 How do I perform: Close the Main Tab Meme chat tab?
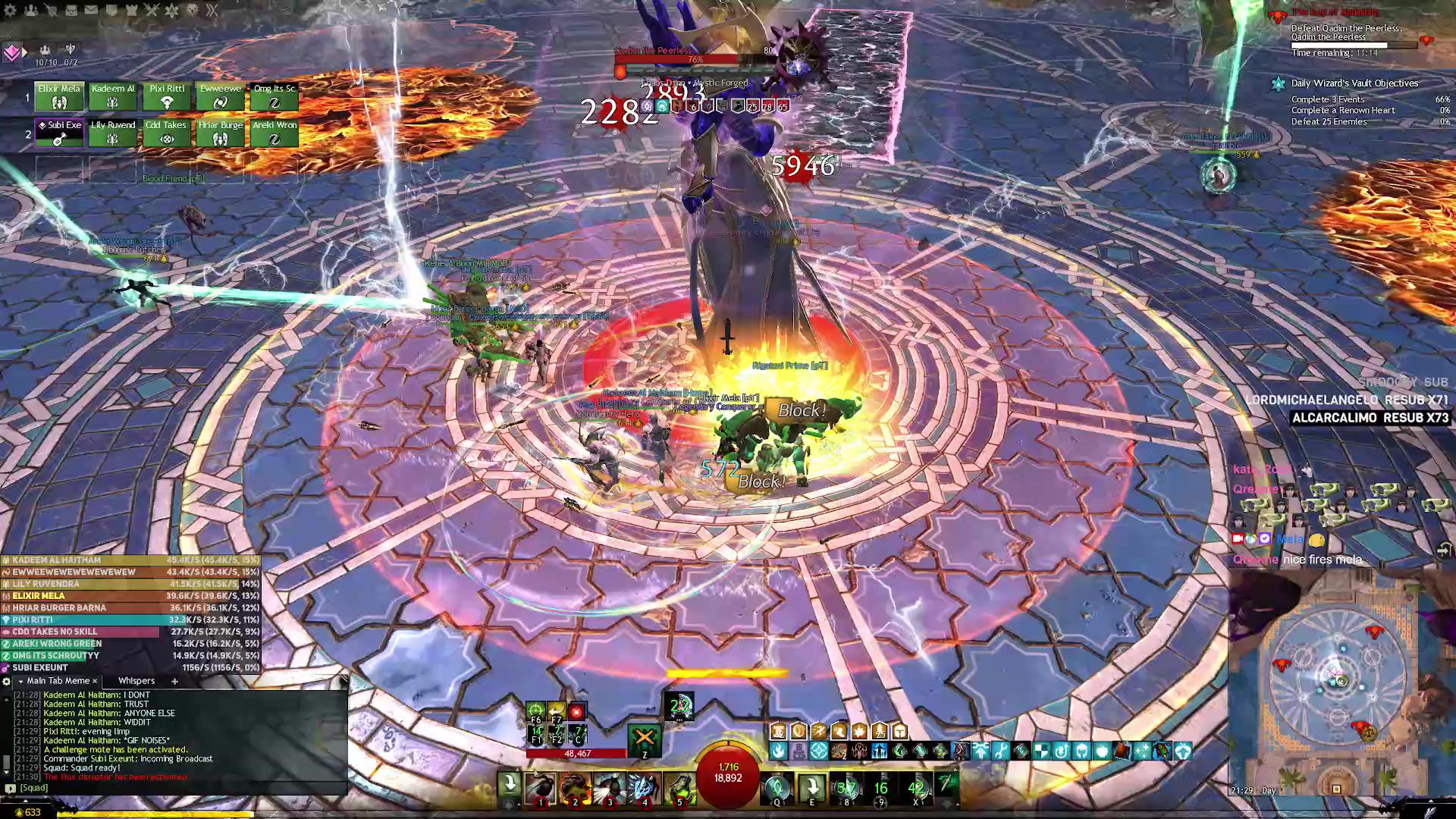pos(95,681)
